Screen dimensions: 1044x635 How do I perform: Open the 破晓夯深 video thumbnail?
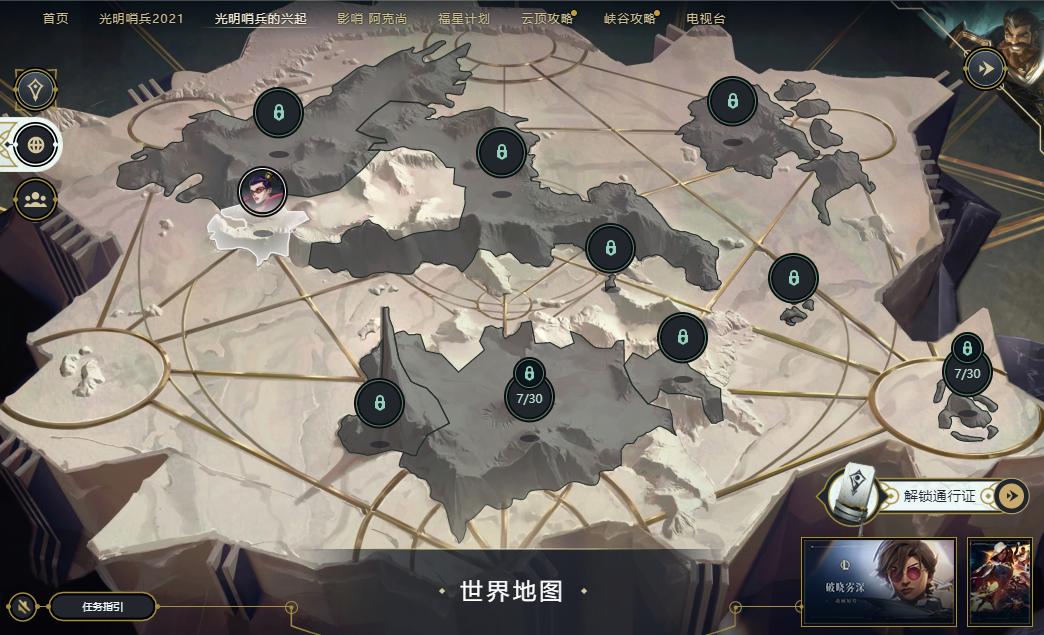click(x=878, y=582)
